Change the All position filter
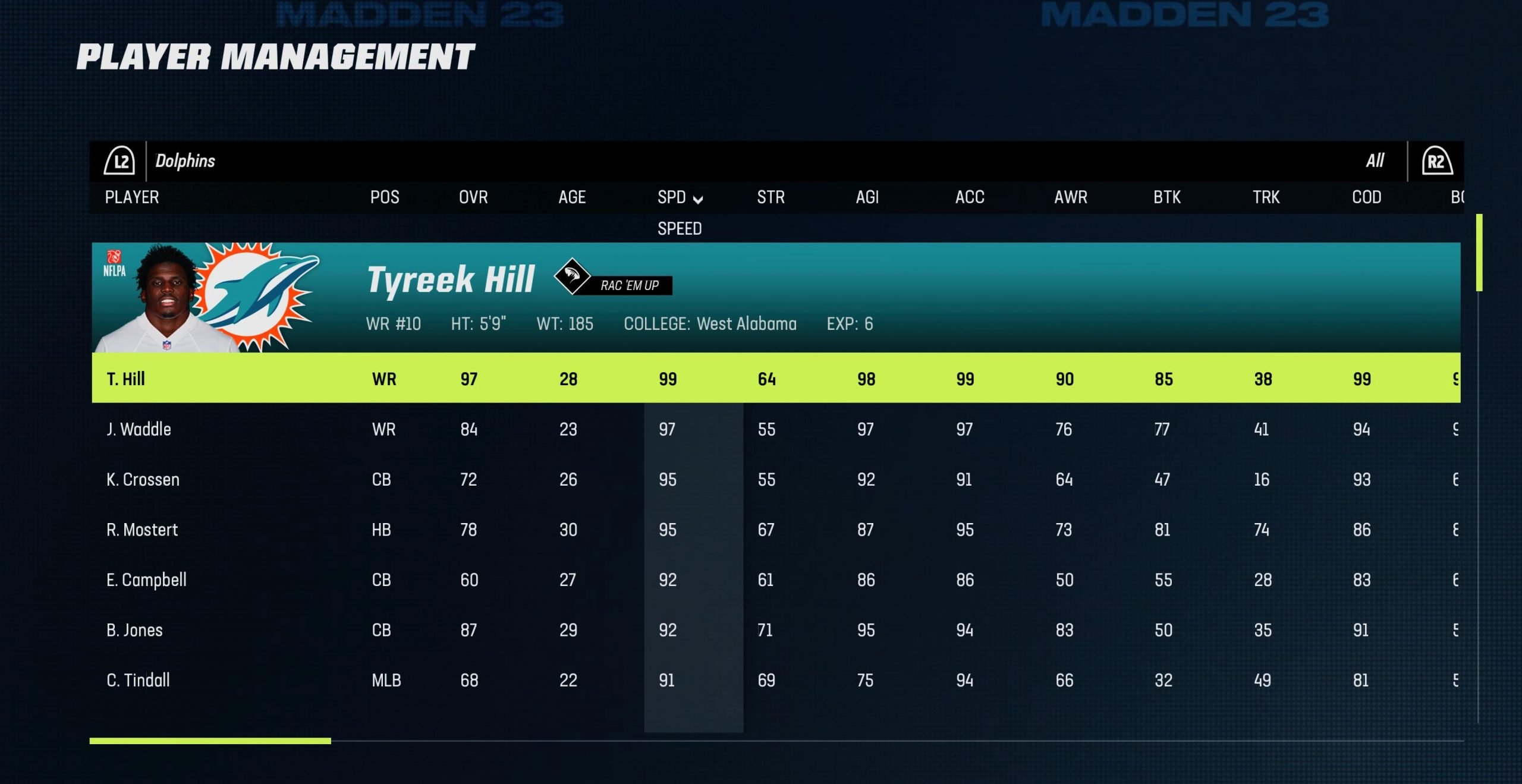Viewport: 1522px width, 784px height. [1375, 161]
